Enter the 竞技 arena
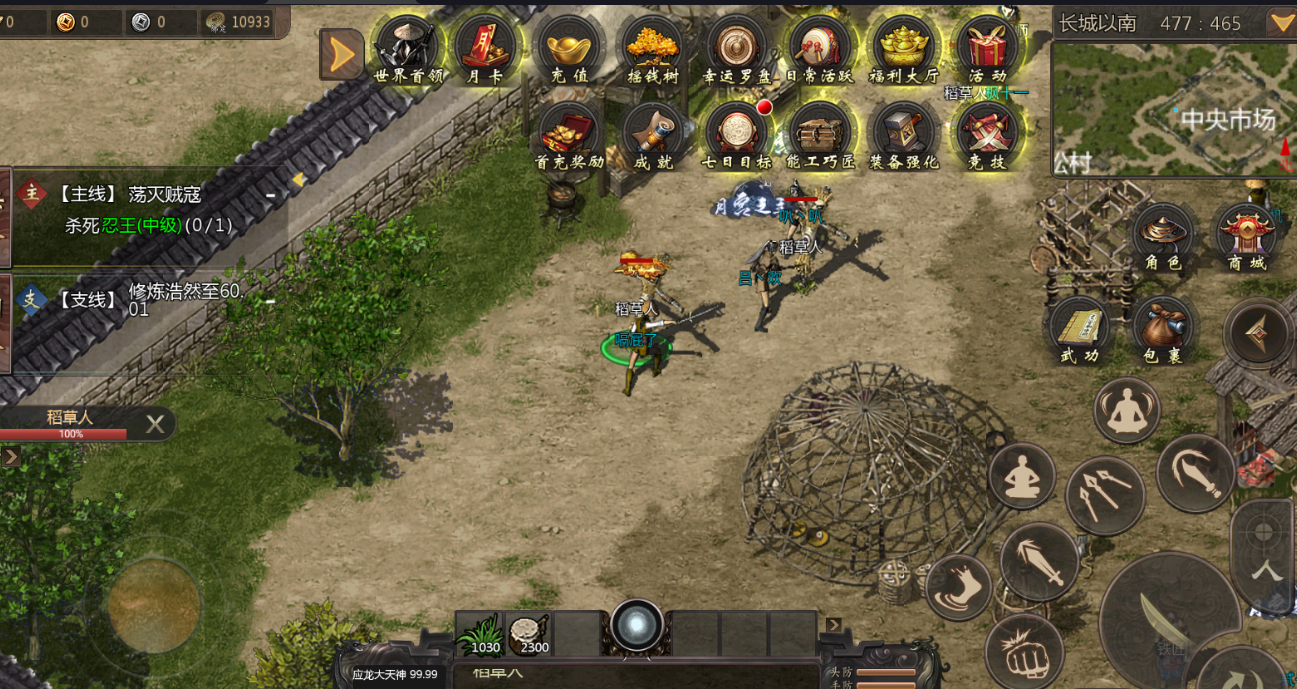The image size is (1297, 689). pyautogui.click(x=987, y=134)
